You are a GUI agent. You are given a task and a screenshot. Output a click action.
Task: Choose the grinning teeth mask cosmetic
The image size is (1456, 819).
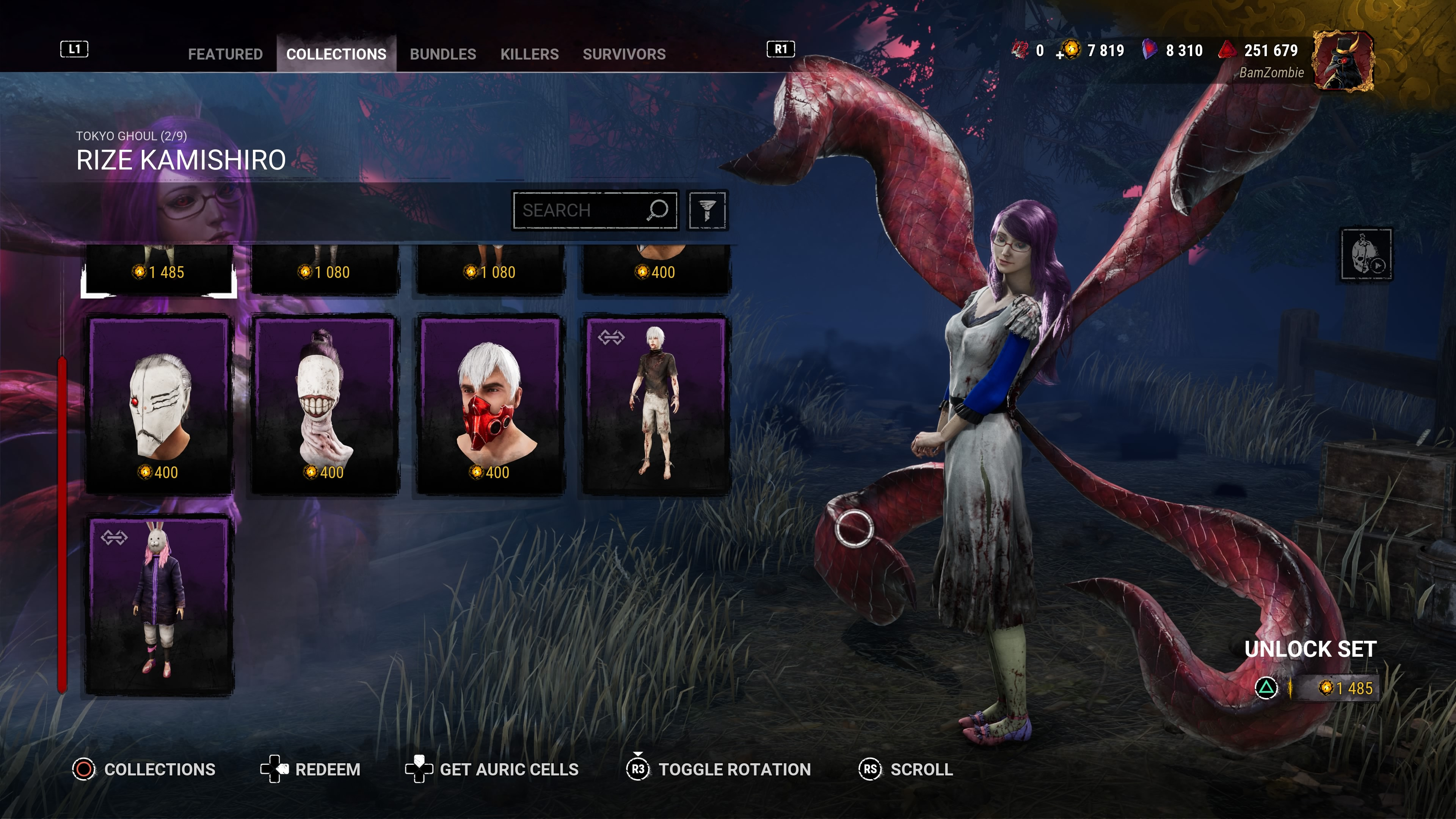325,403
